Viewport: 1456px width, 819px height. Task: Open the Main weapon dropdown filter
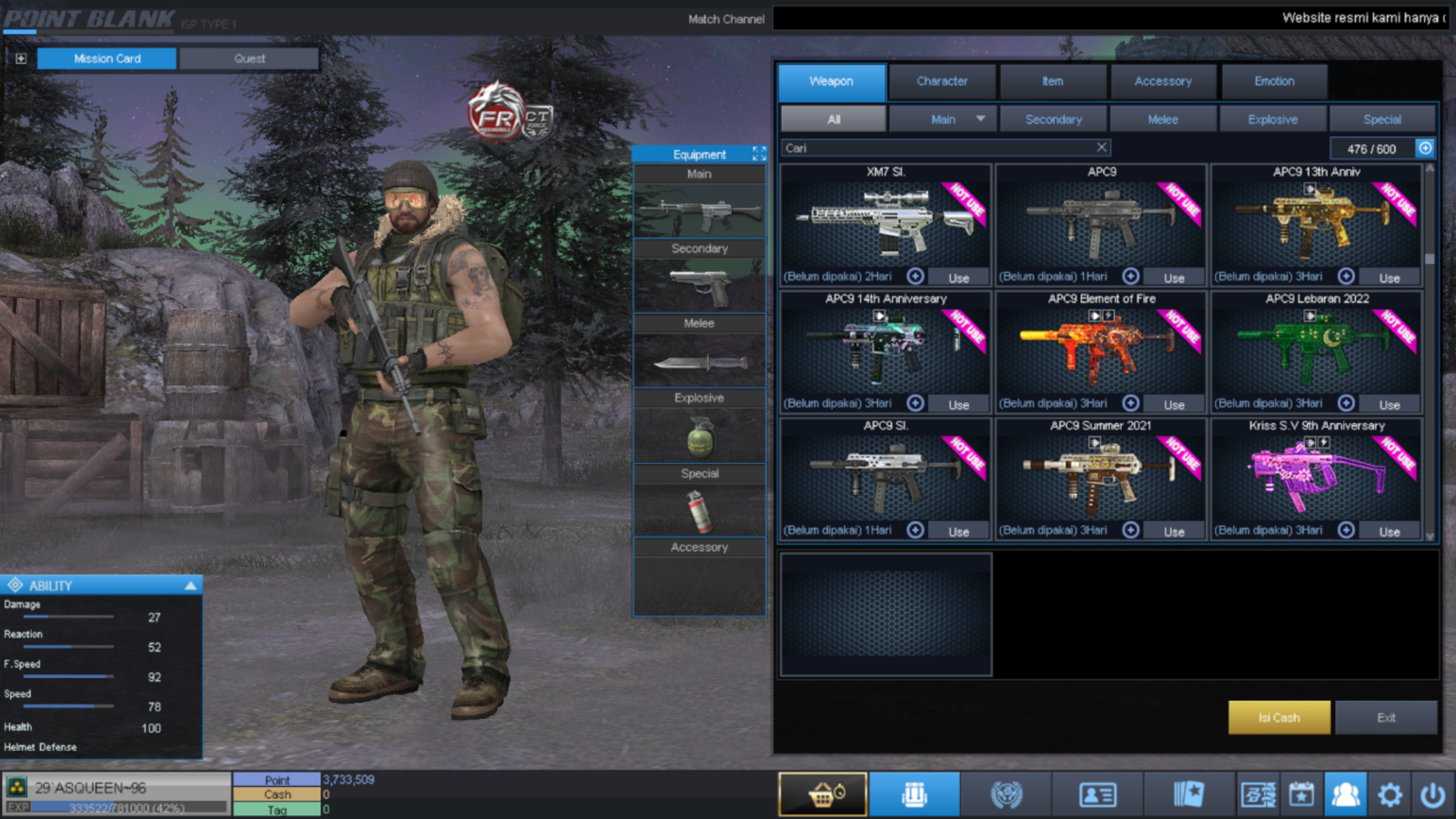tap(980, 119)
